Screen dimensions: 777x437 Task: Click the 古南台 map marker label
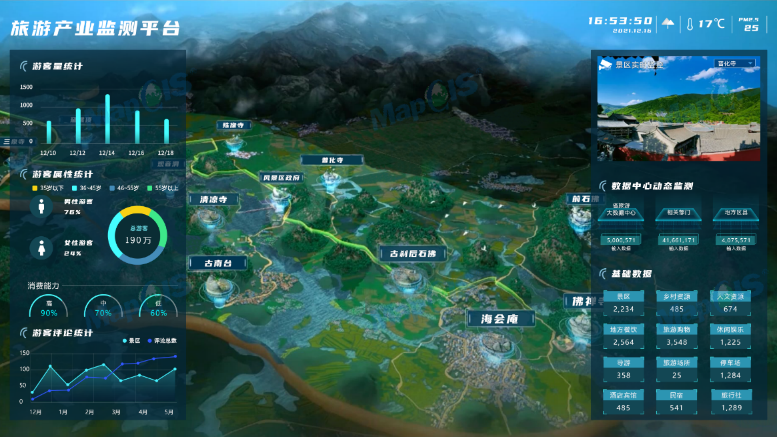224,263
